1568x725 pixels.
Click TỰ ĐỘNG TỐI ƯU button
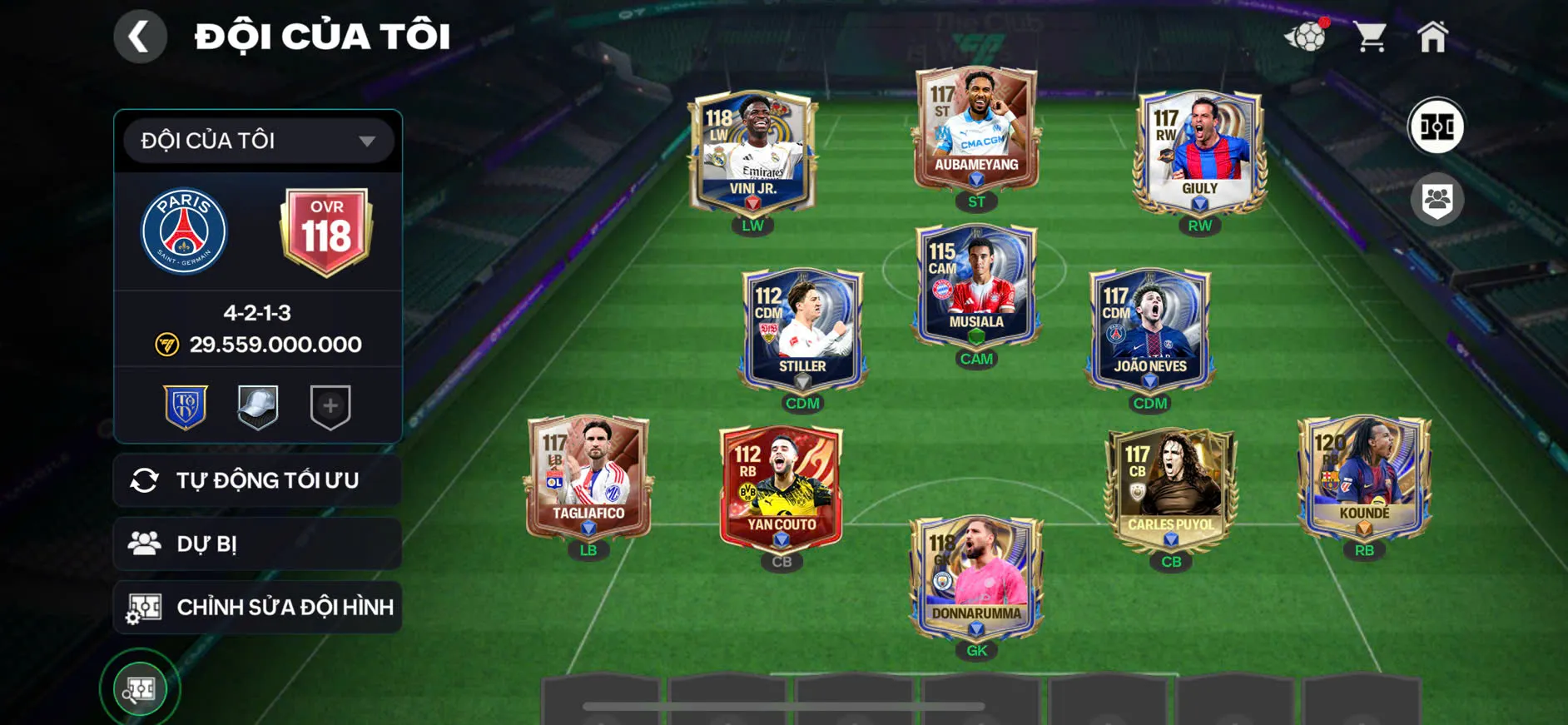click(258, 480)
